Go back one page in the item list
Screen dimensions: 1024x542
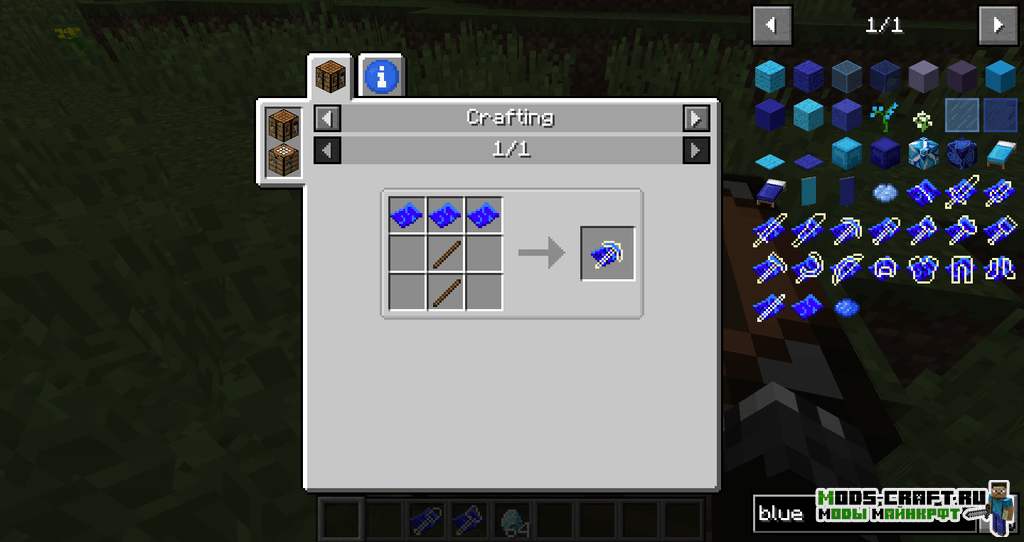(771, 25)
